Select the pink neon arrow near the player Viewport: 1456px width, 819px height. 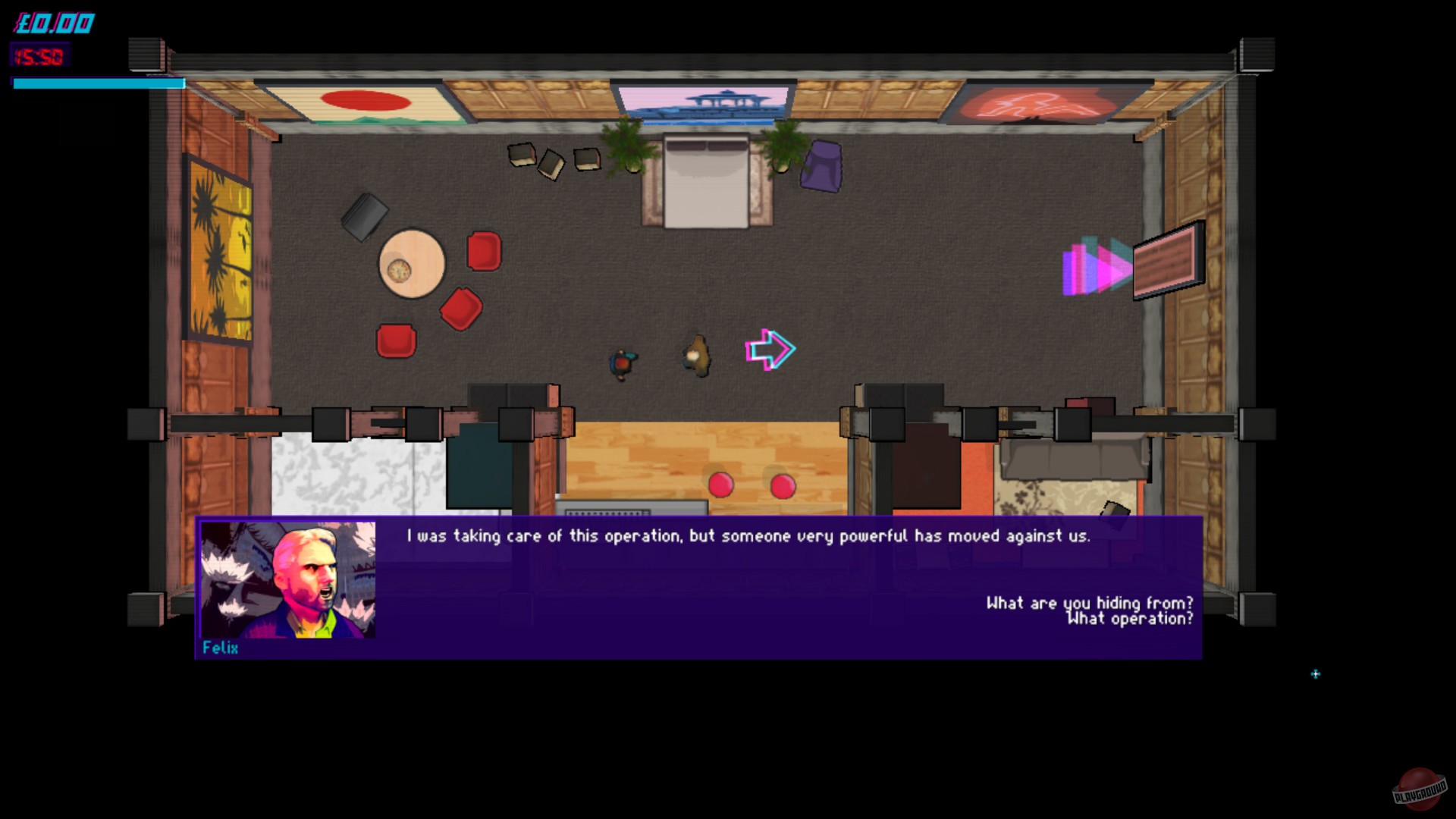(x=770, y=349)
